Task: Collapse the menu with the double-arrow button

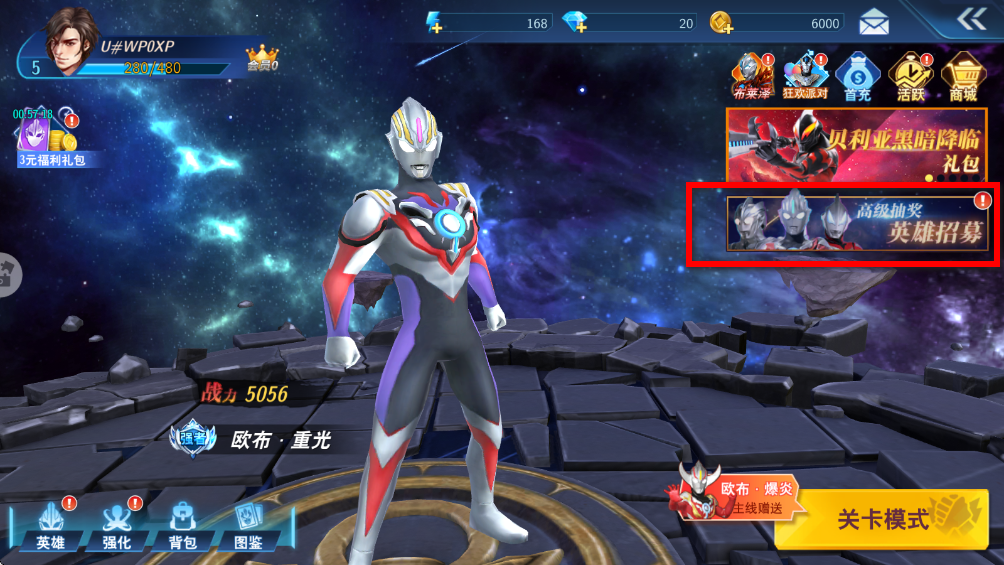Action: pyautogui.click(x=971, y=20)
